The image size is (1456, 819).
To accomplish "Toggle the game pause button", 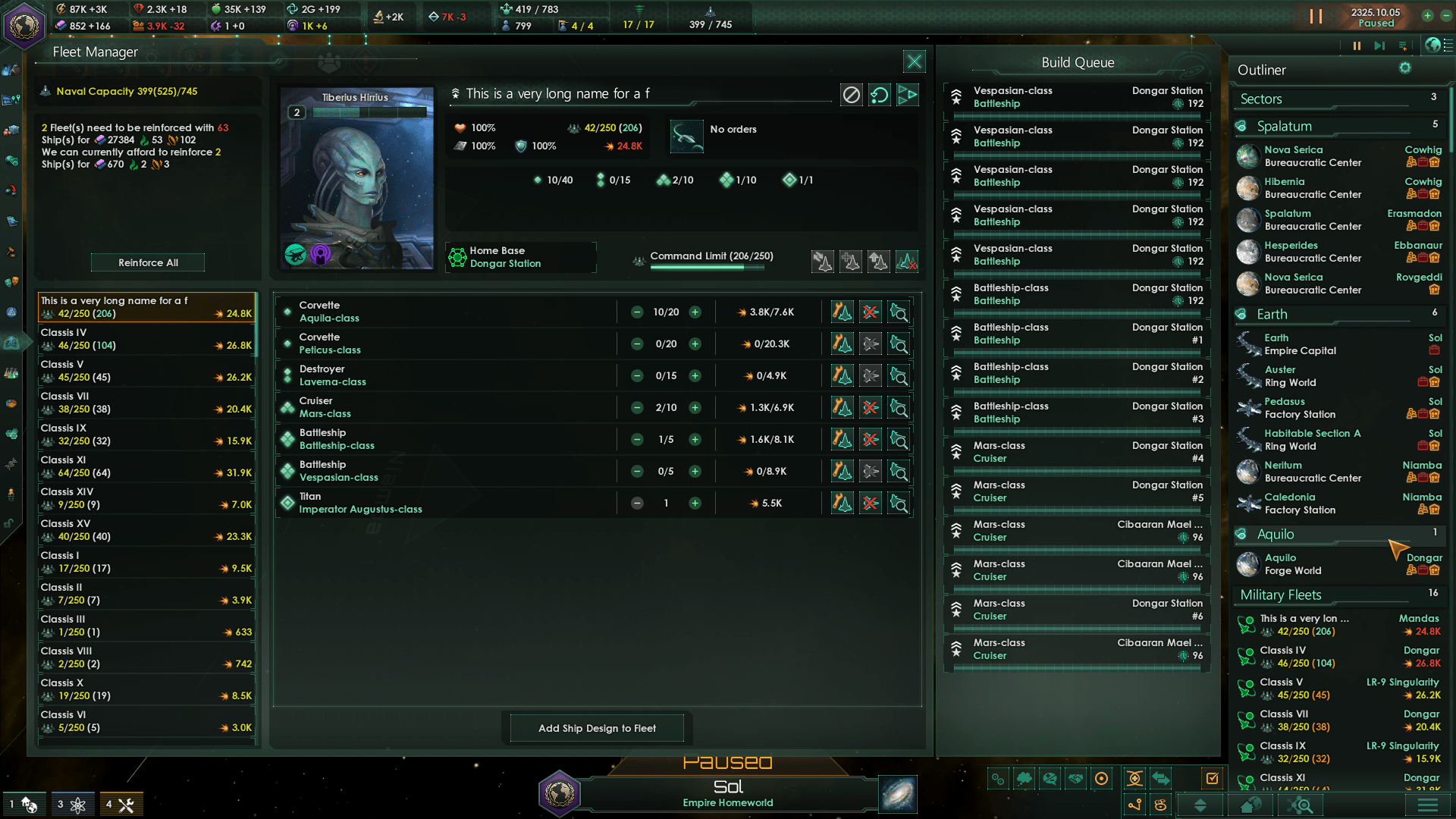I will pyautogui.click(x=1316, y=17).
